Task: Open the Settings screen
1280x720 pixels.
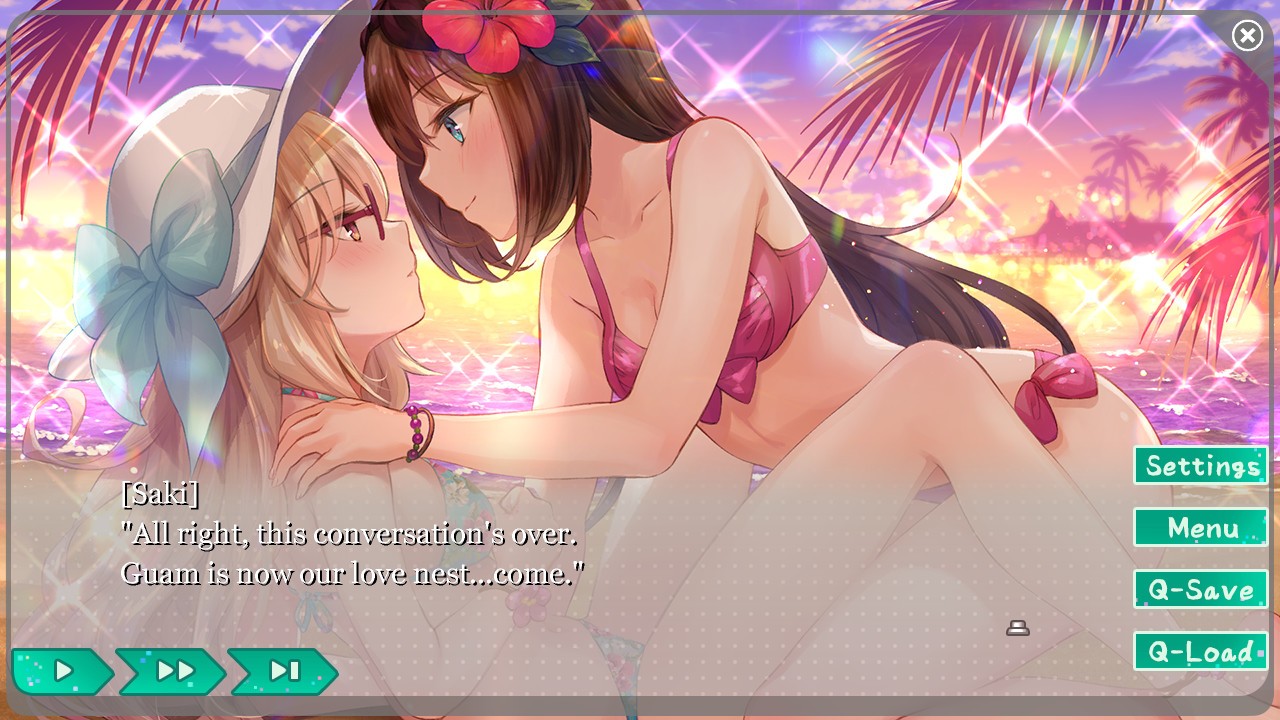Action: pyautogui.click(x=1199, y=465)
